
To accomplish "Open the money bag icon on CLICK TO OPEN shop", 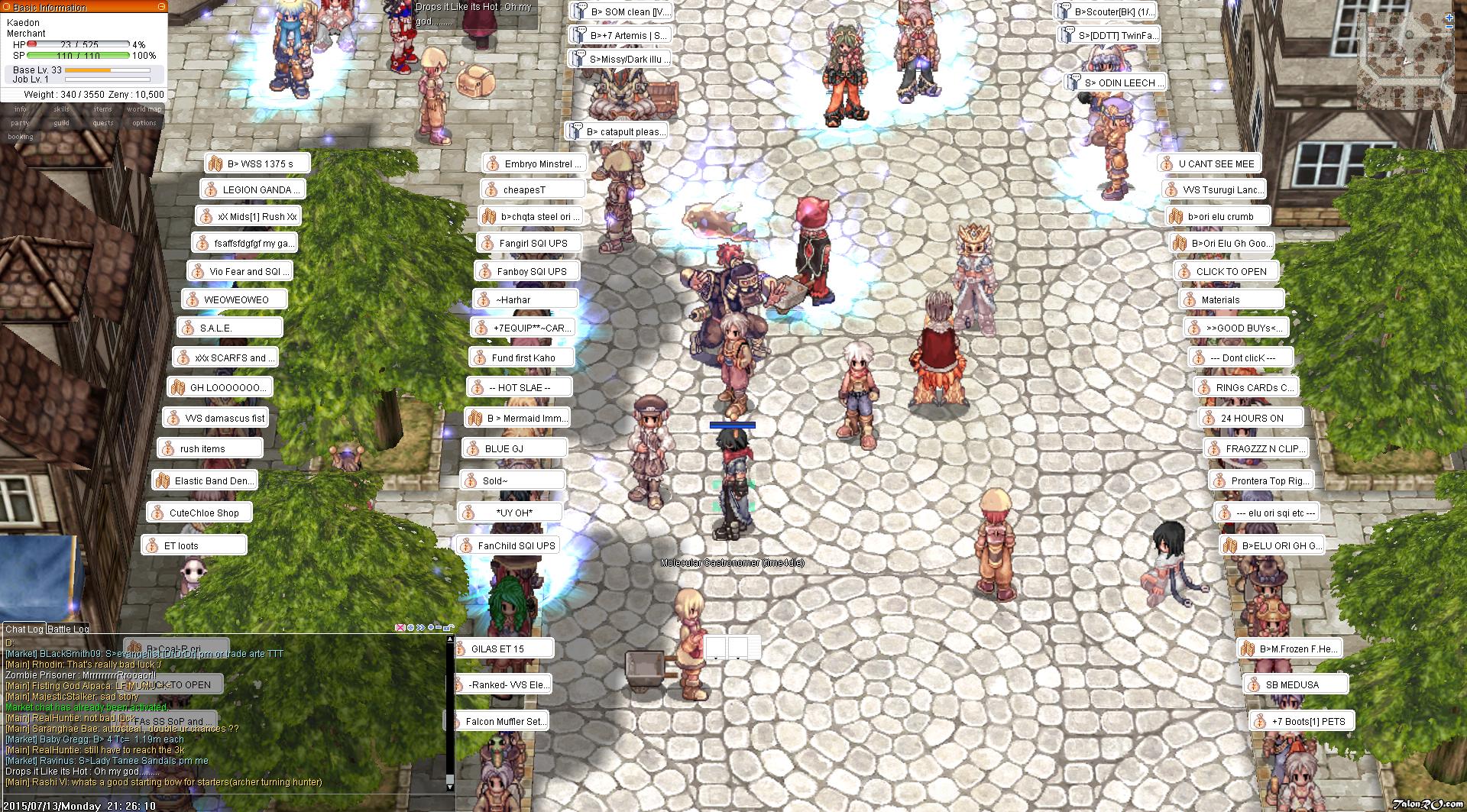I will click(1184, 270).
